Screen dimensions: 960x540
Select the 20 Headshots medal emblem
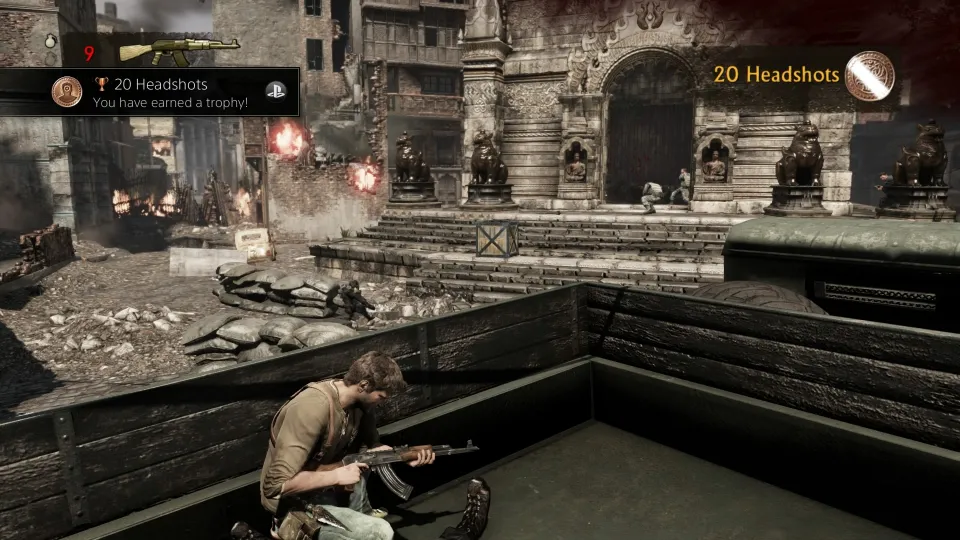(869, 76)
